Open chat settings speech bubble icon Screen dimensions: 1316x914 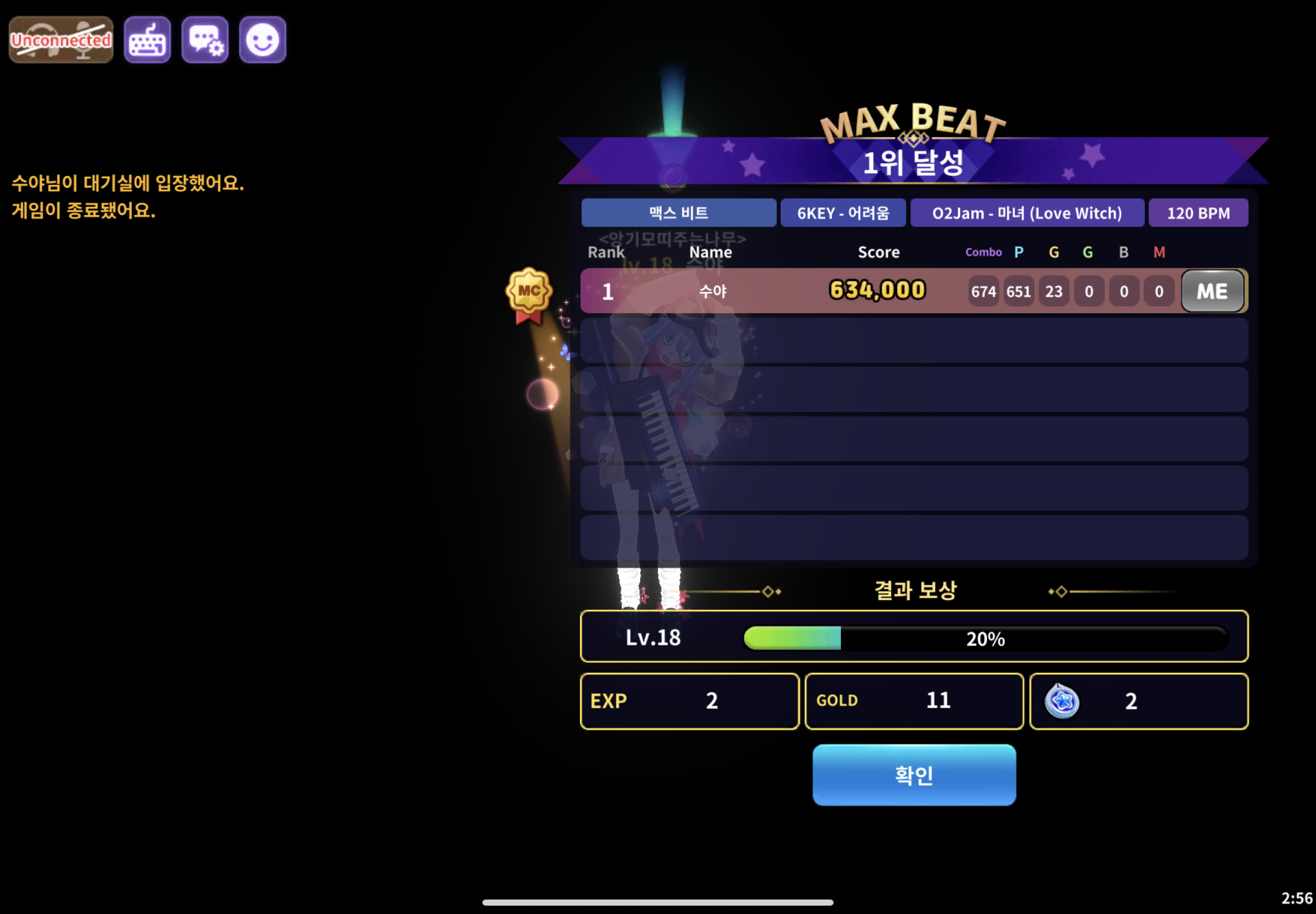[x=205, y=40]
